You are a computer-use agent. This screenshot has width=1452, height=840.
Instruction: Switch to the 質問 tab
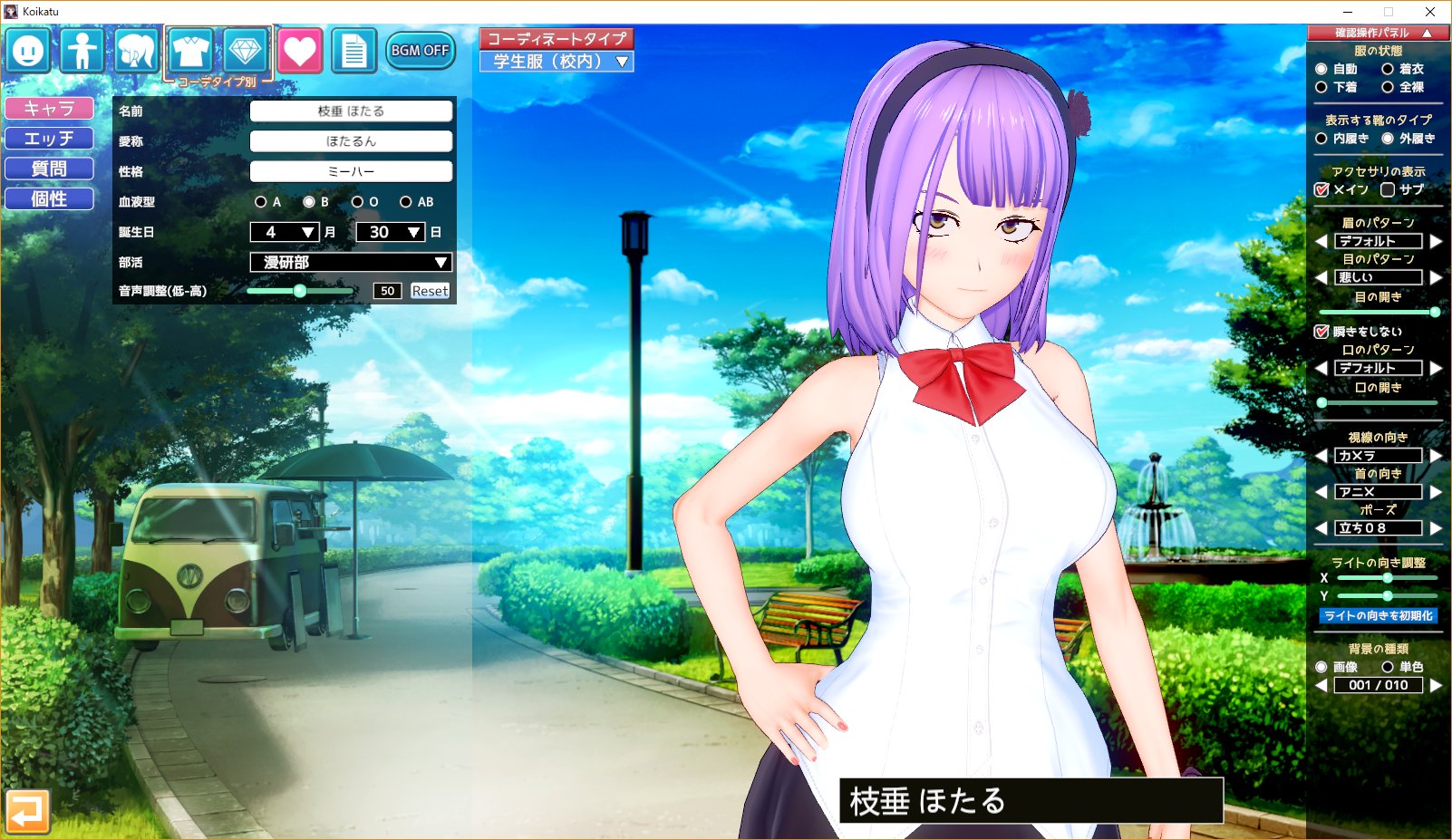pyautogui.click(x=50, y=168)
